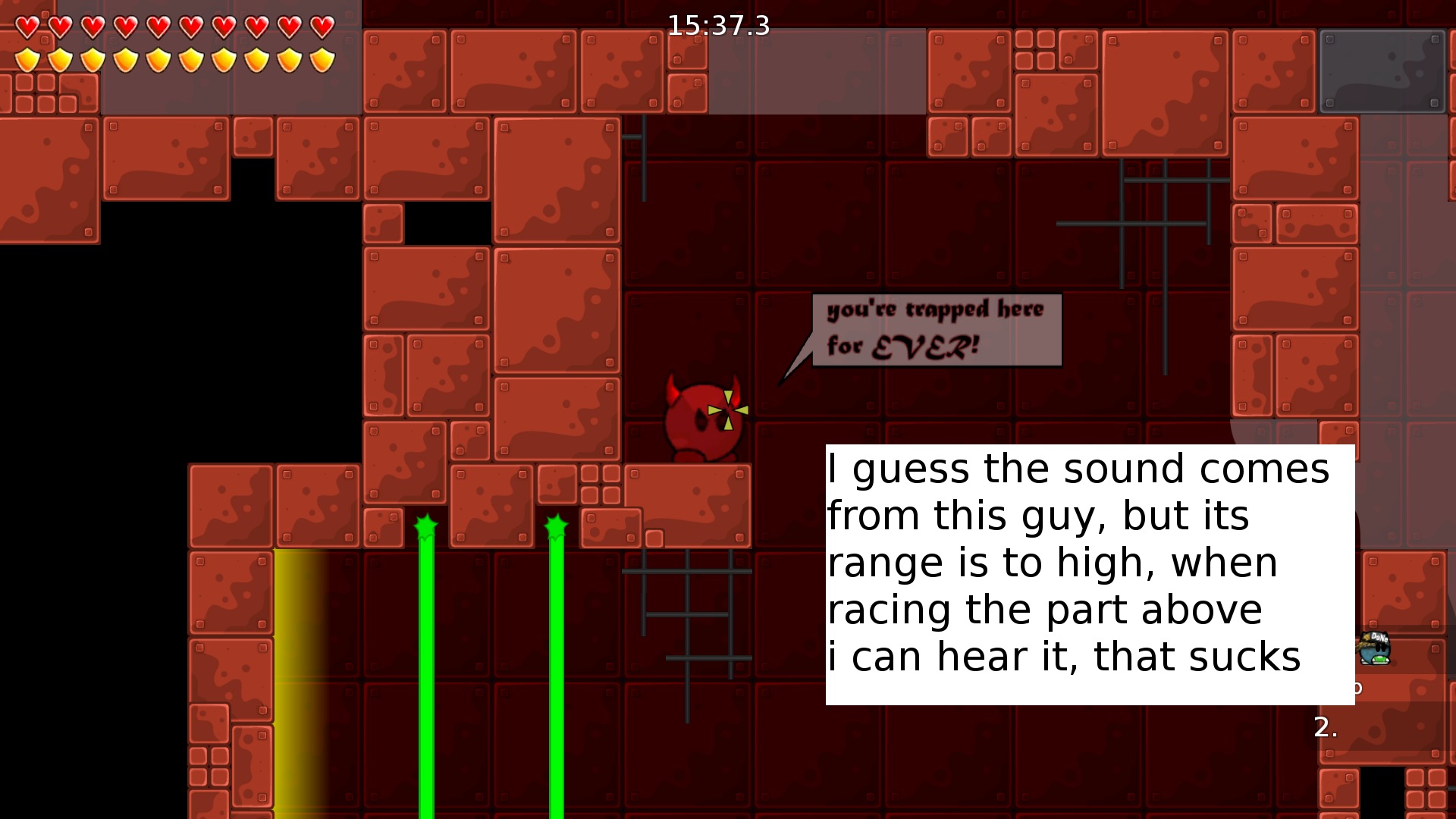
Task: Click the left green laser beam
Action: [425, 667]
